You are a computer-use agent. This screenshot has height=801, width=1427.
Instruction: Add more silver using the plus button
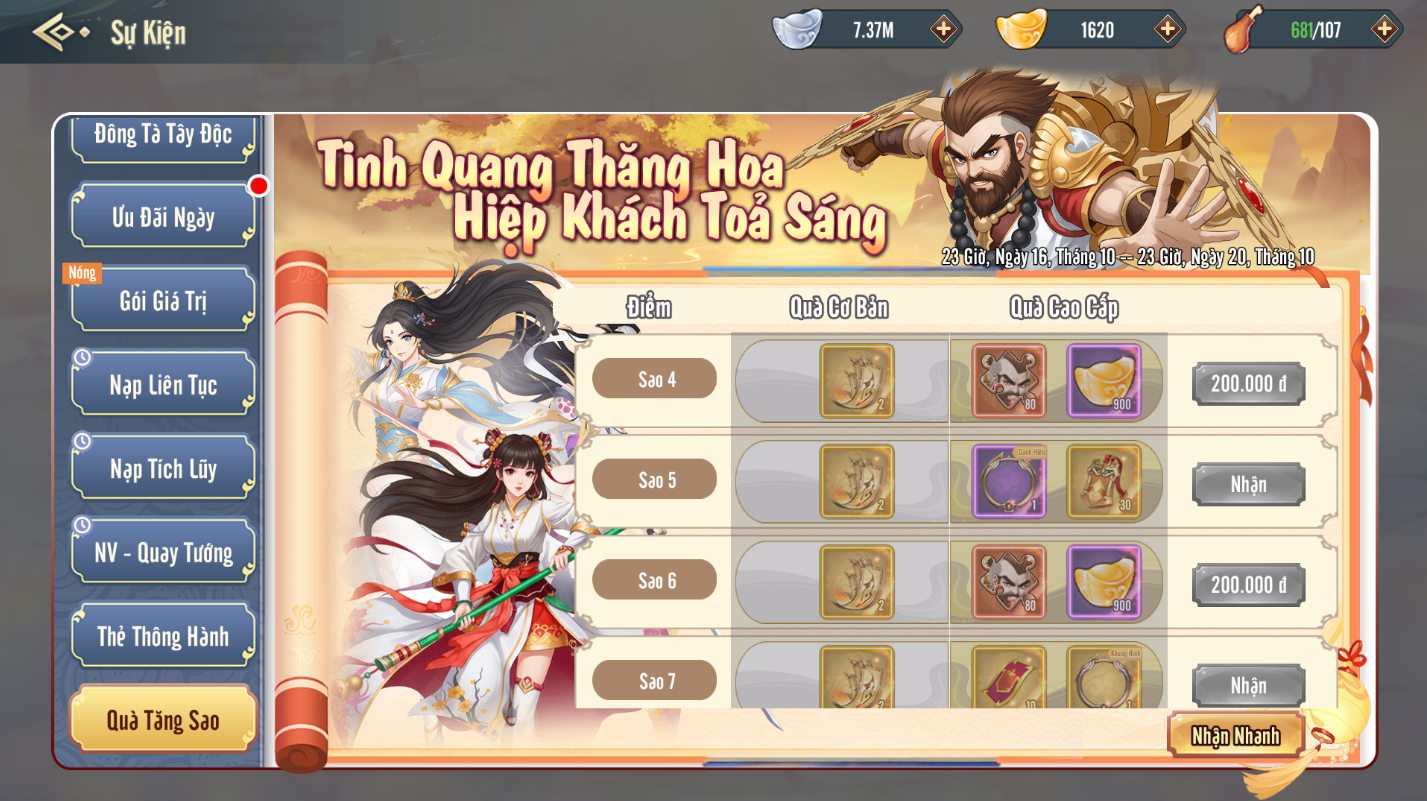(943, 29)
